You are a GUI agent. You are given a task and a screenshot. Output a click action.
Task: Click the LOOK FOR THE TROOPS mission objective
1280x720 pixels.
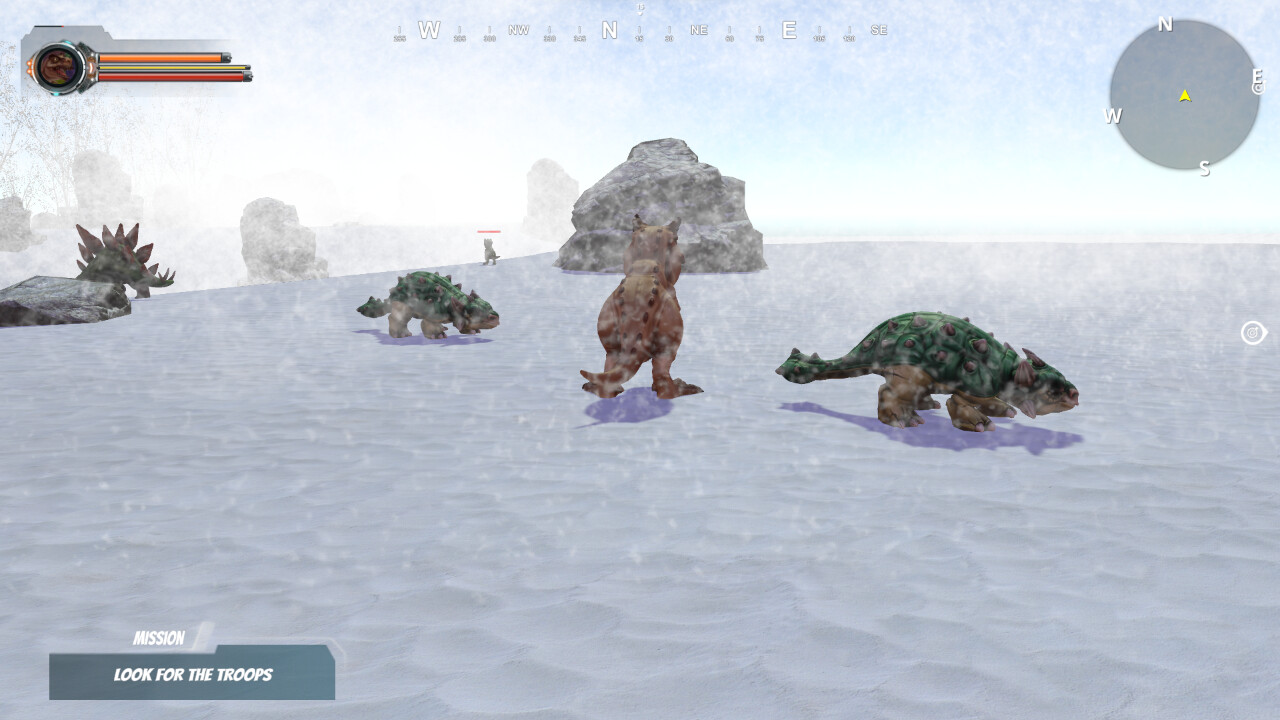[192, 675]
